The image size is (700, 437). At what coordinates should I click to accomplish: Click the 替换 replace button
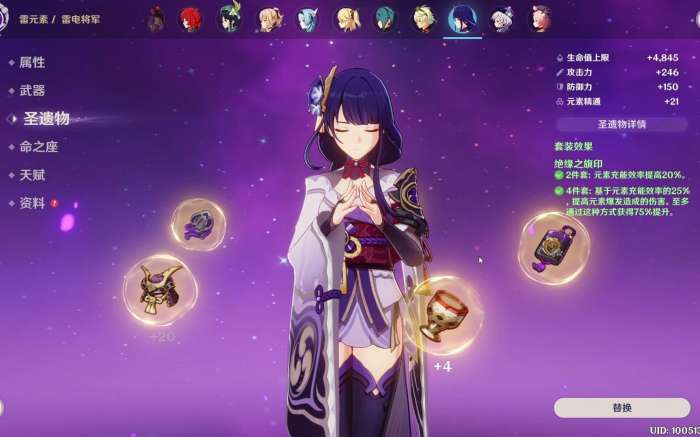click(621, 407)
